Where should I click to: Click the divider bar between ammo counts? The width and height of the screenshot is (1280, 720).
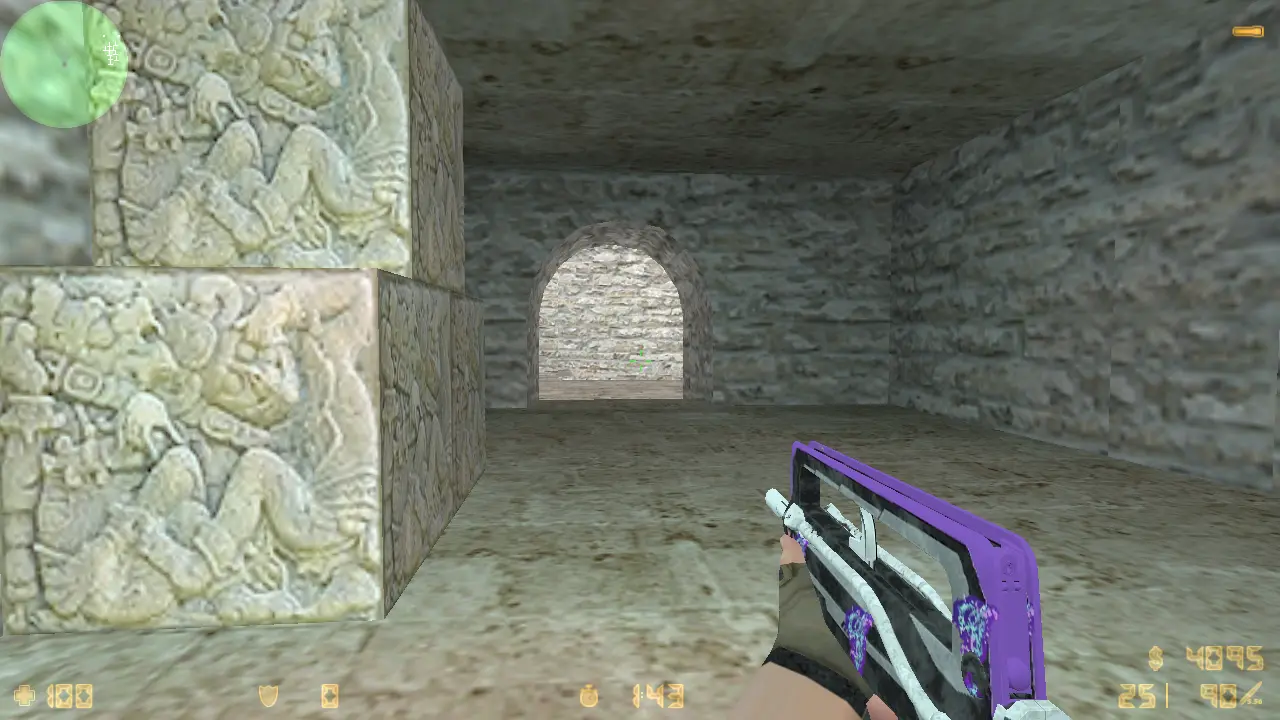[1167, 695]
